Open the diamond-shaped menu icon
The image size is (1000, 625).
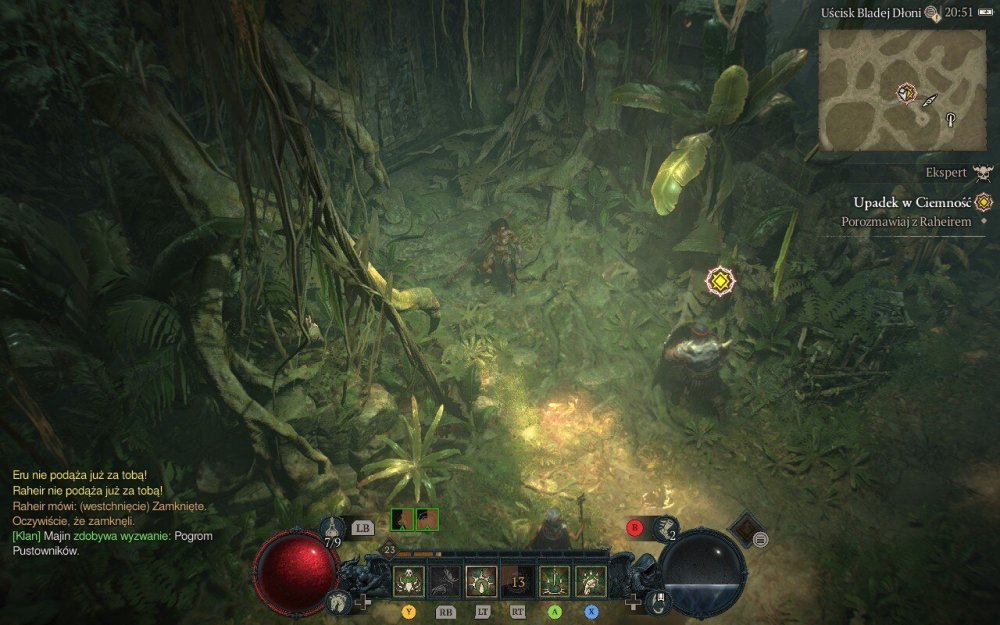(x=743, y=528)
